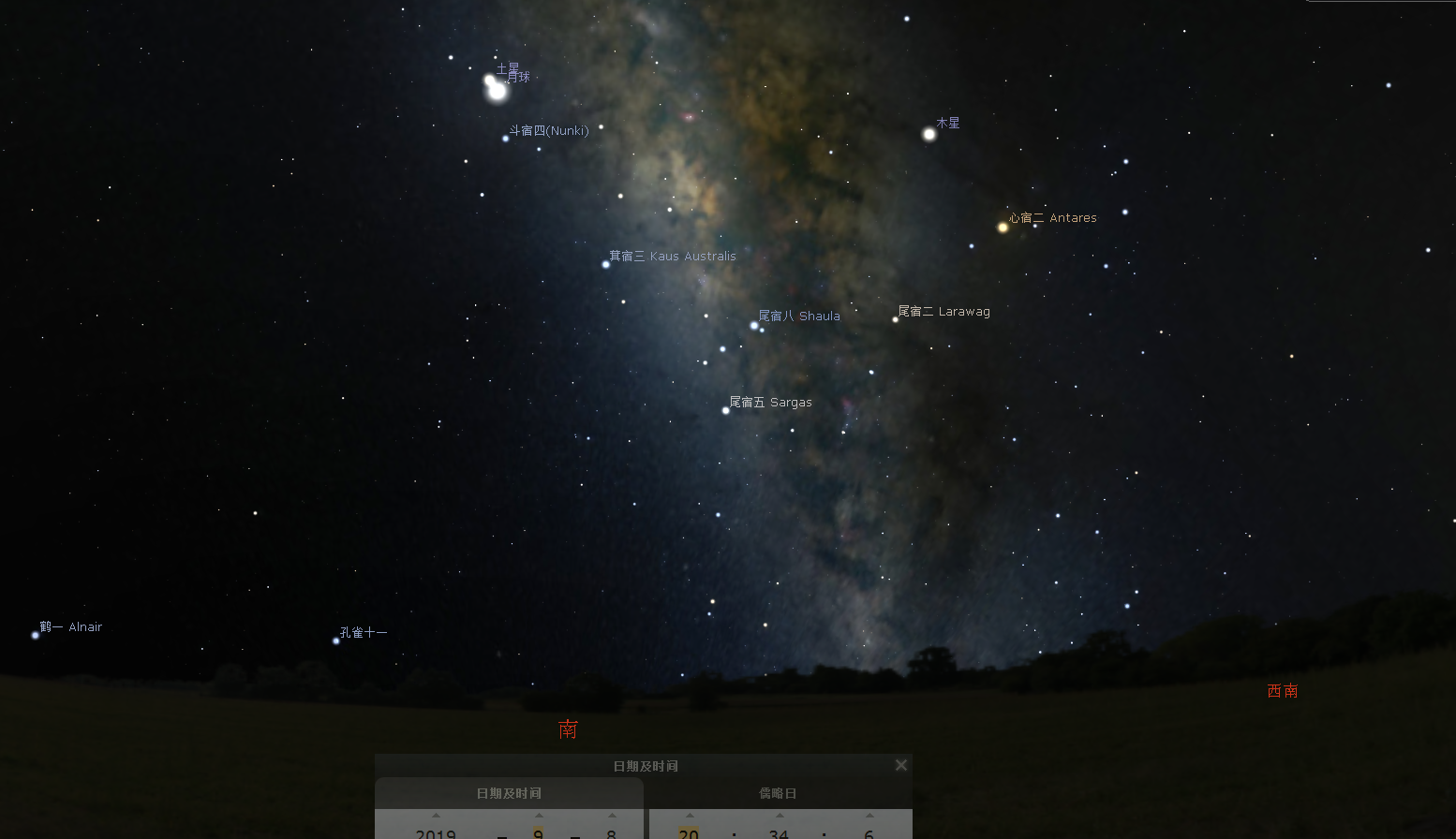Close the 日期及时间 dialog
Viewport: 1456px width, 839px height.
point(900,764)
